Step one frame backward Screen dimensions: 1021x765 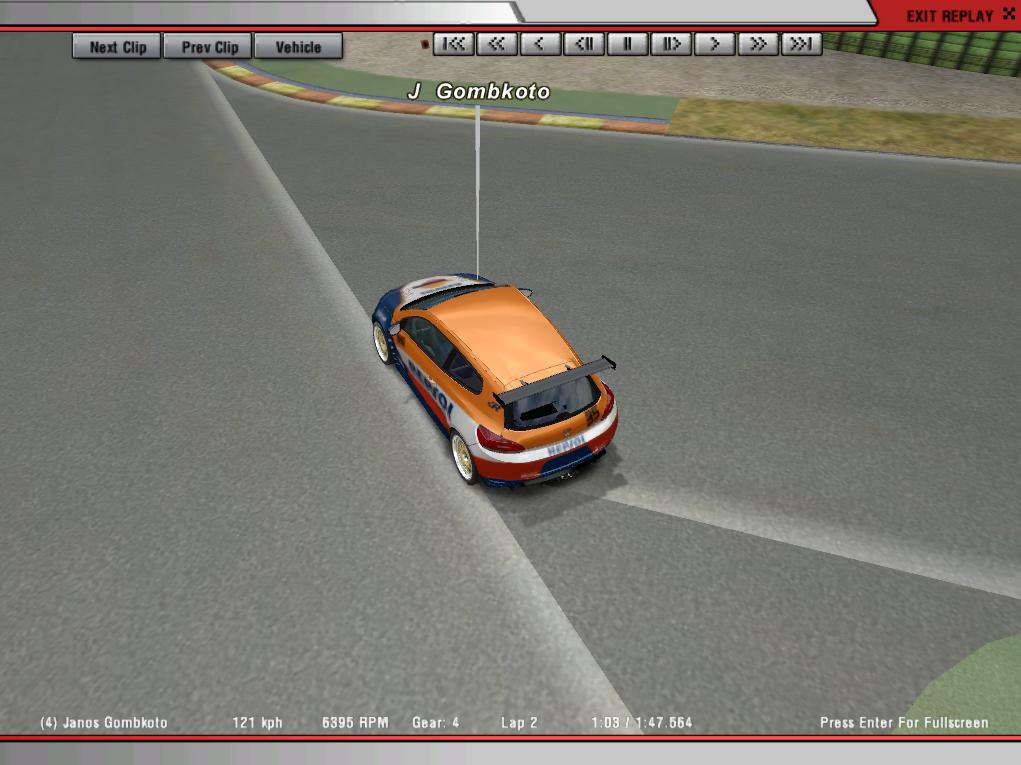pos(584,44)
